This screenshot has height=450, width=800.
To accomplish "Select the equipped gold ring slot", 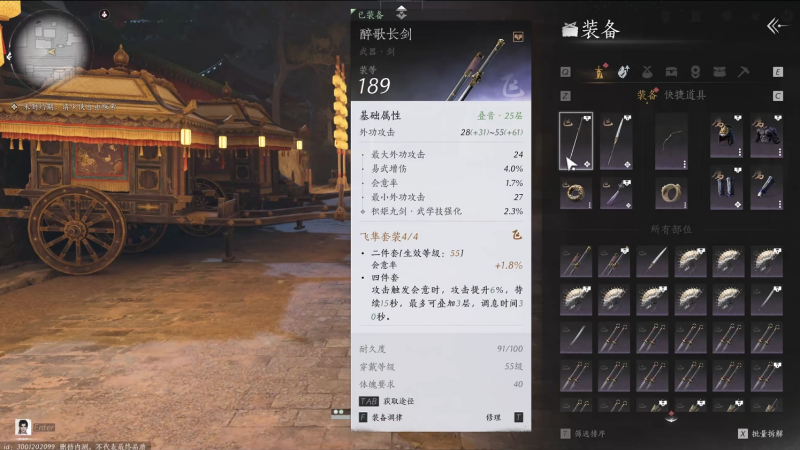I will [x=575, y=192].
